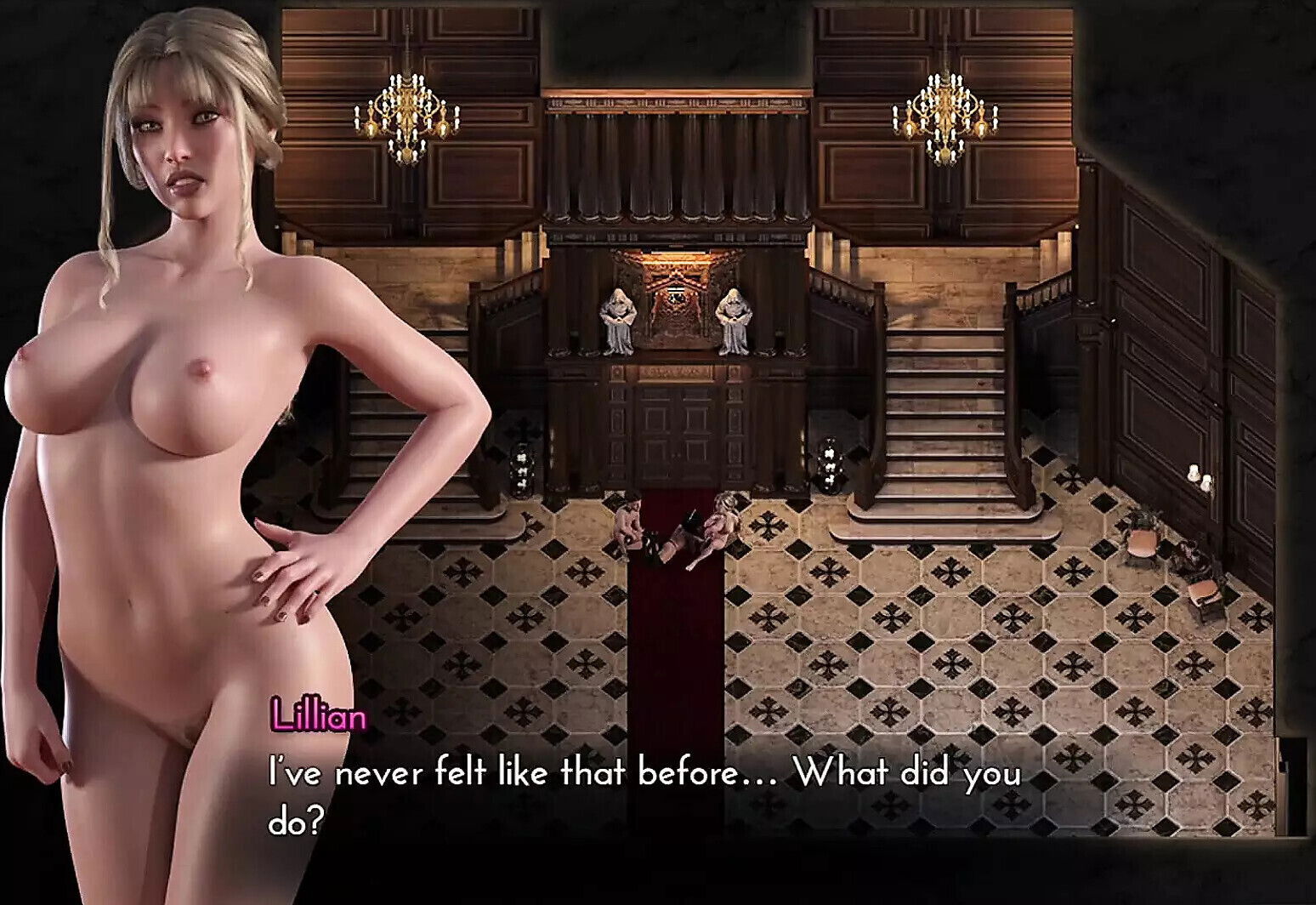1316x905 pixels.
Task: Click the candle holder left of the hall doors
Action: 523,468
